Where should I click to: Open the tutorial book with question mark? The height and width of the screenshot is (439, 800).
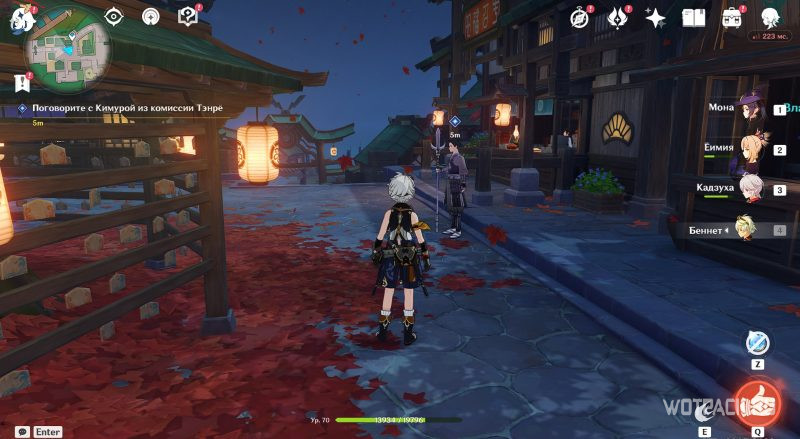(187, 16)
